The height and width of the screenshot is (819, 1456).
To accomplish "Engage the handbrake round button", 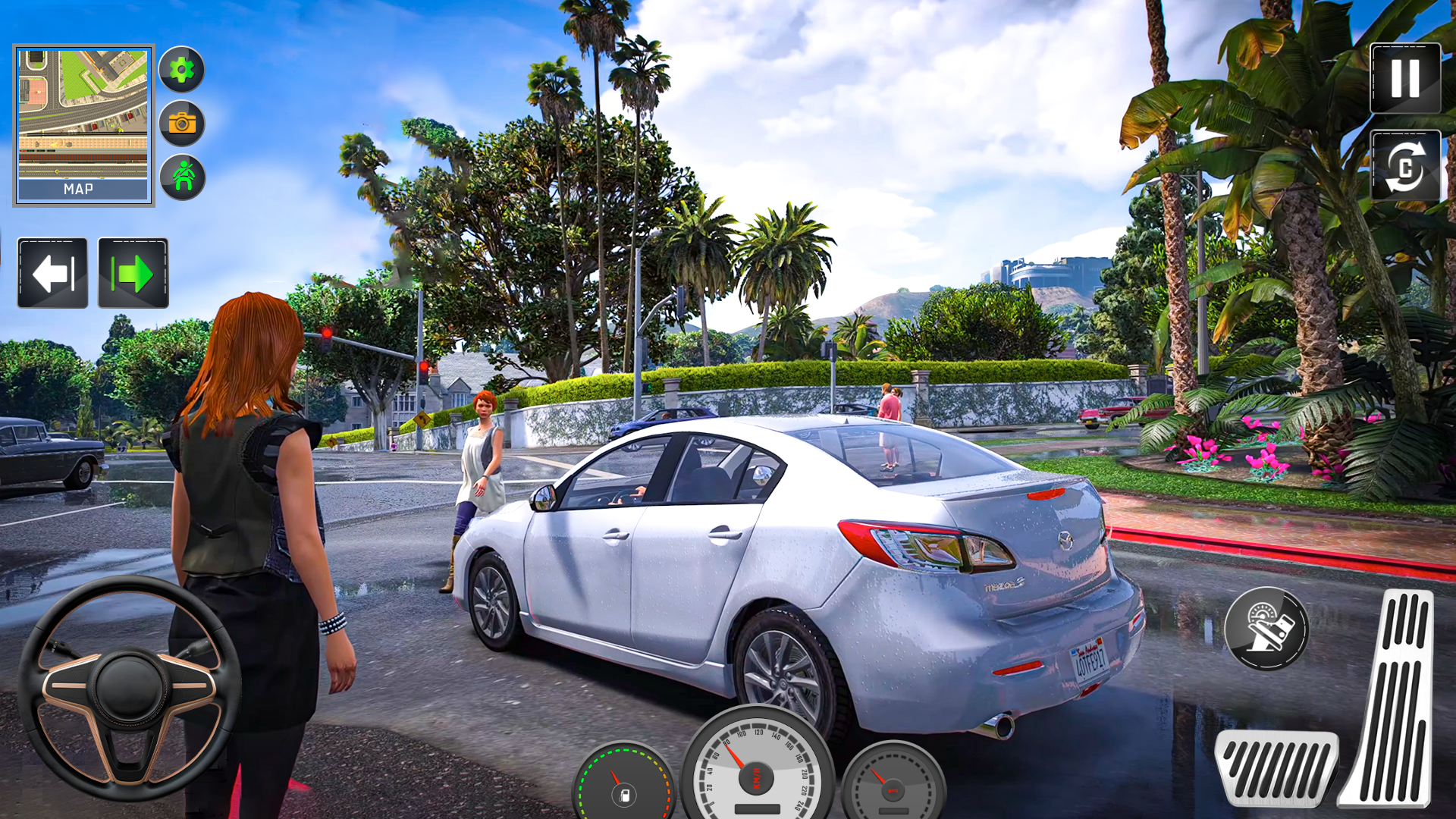I will [1266, 629].
